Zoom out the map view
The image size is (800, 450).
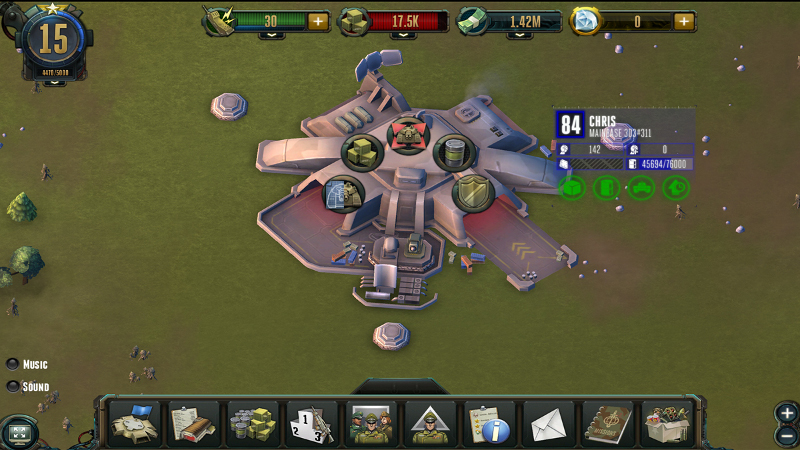coord(786,435)
